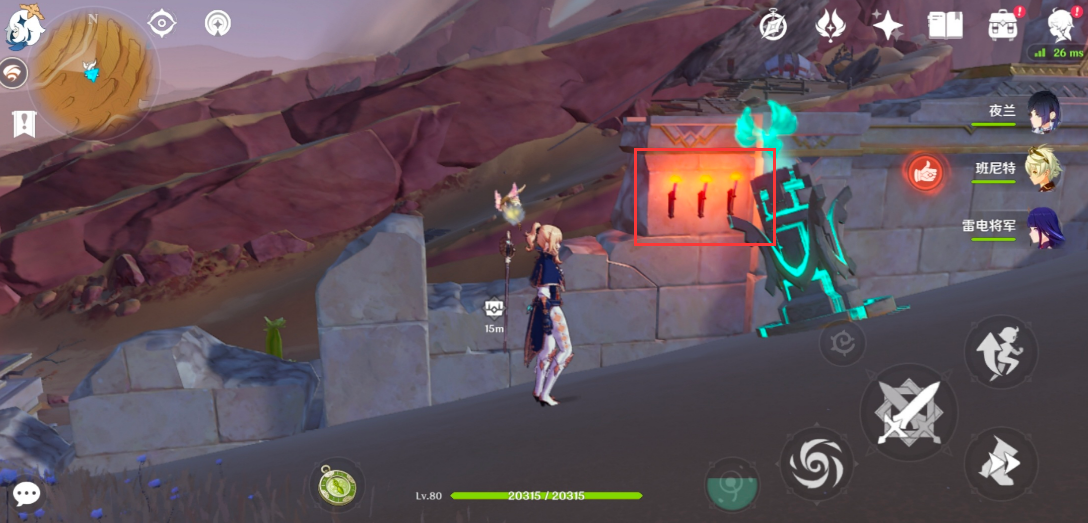Open the winged battle pass icon
The width and height of the screenshot is (1088, 523).
pyautogui.click(x=830, y=25)
